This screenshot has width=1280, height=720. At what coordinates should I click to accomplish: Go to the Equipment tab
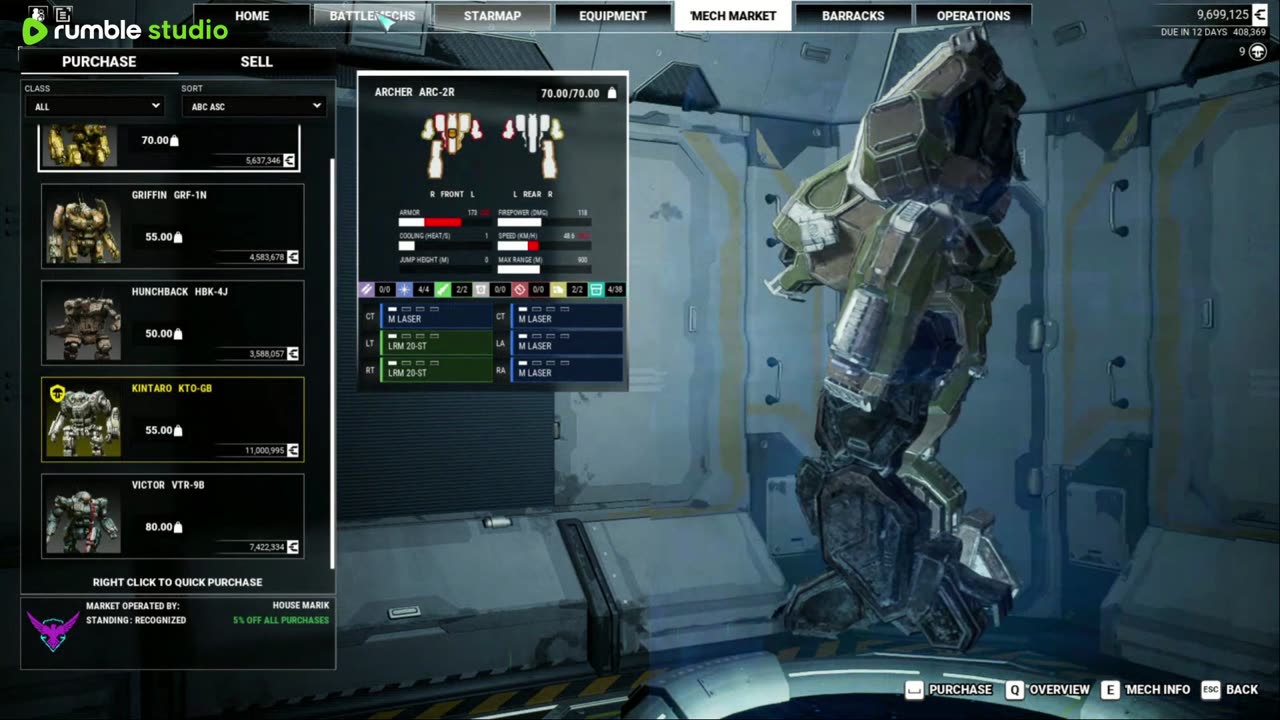[x=613, y=16]
